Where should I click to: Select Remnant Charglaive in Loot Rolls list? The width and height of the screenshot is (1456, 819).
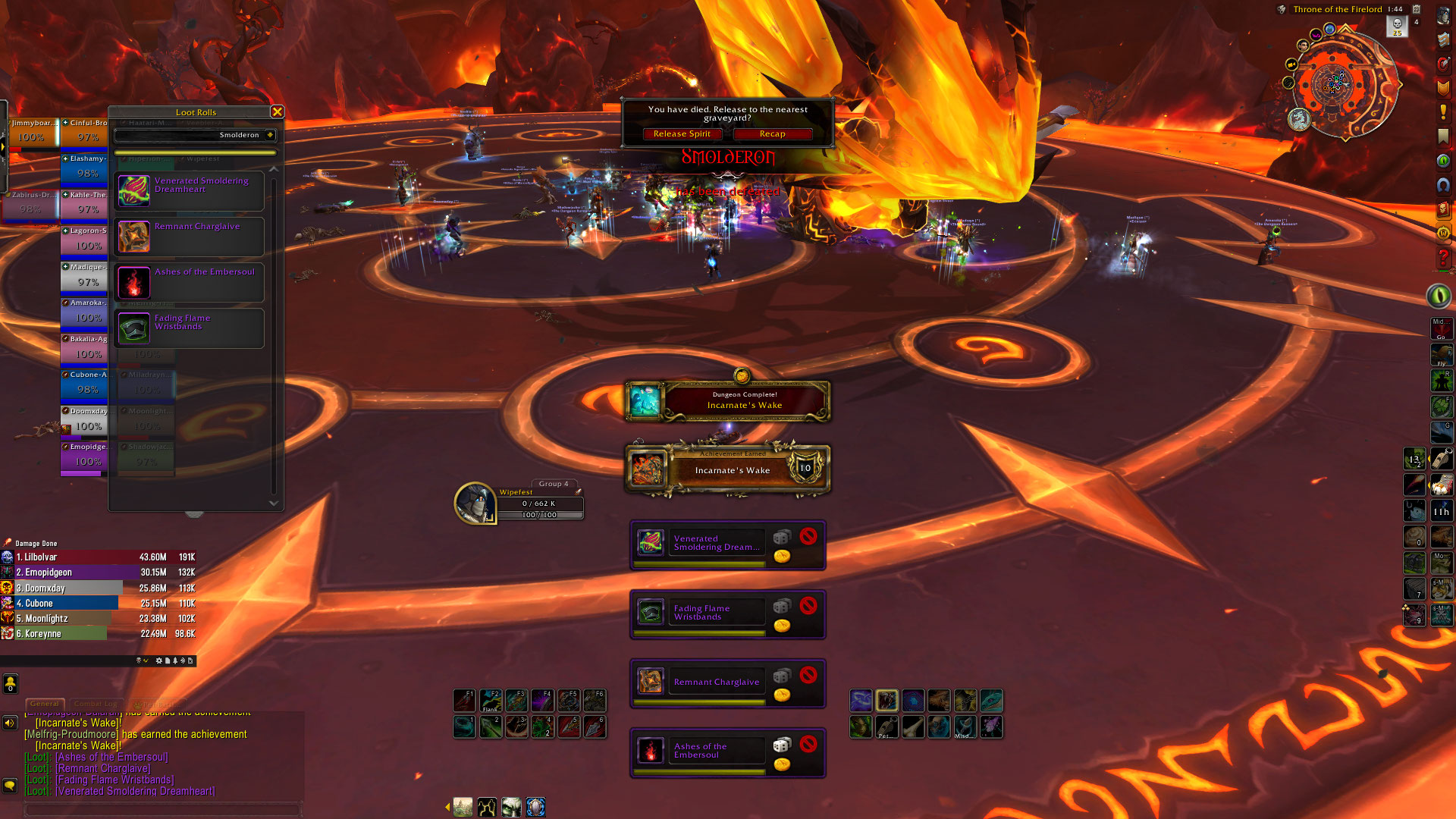189,237
